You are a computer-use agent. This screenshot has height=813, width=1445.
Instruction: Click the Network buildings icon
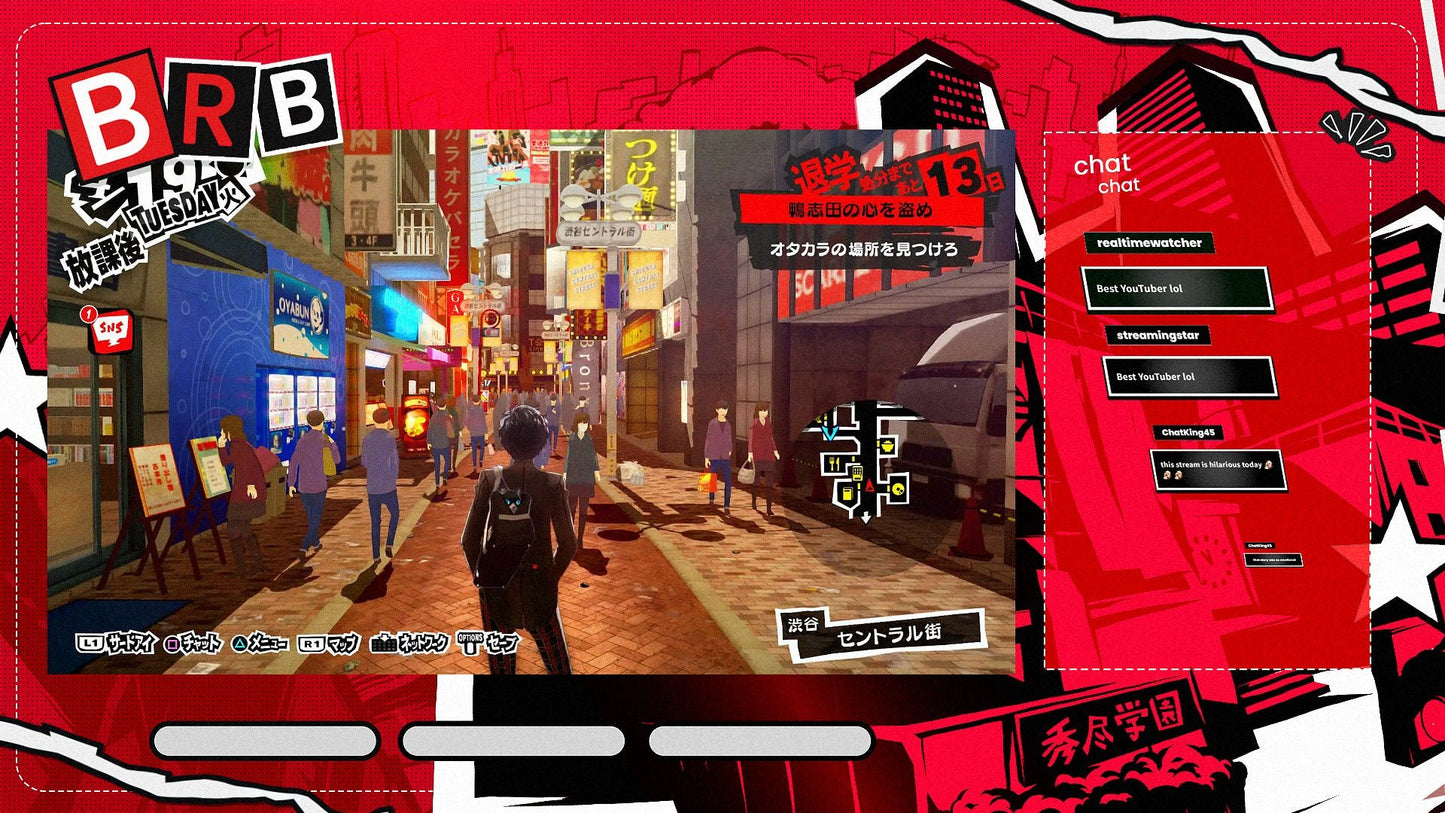click(382, 644)
